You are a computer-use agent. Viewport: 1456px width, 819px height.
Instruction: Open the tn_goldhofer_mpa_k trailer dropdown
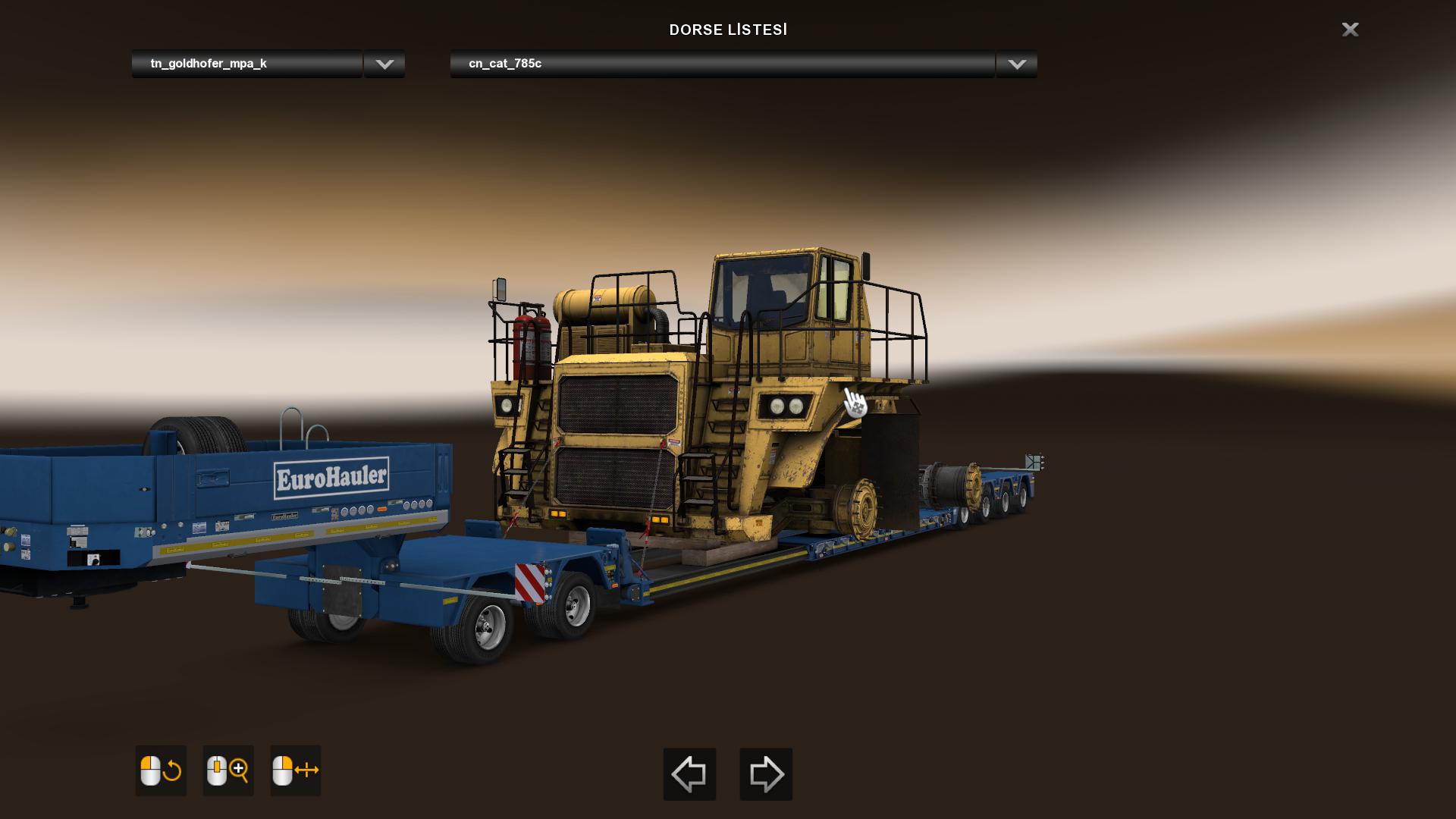point(384,64)
